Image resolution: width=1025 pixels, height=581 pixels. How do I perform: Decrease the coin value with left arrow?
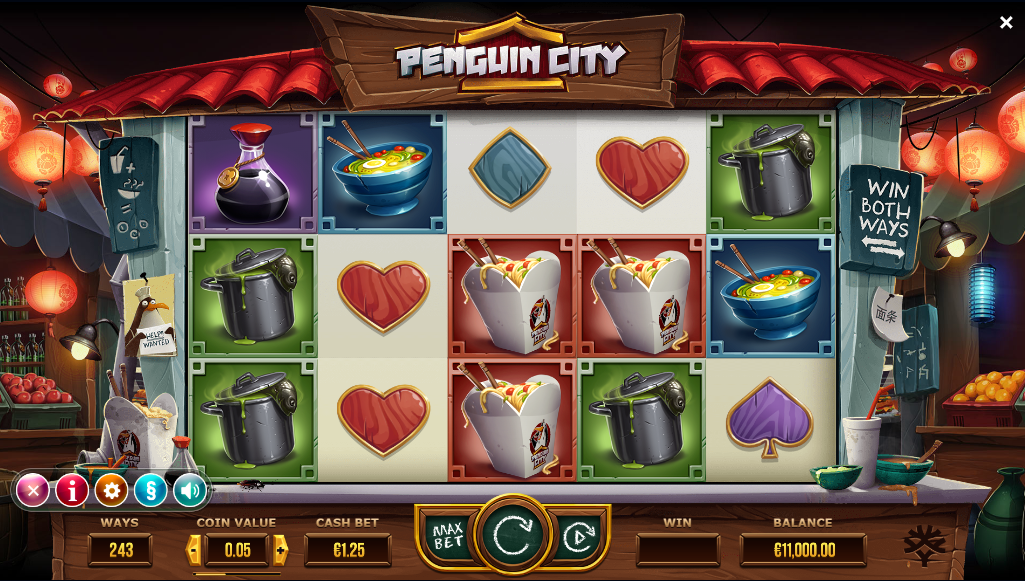[x=195, y=549]
